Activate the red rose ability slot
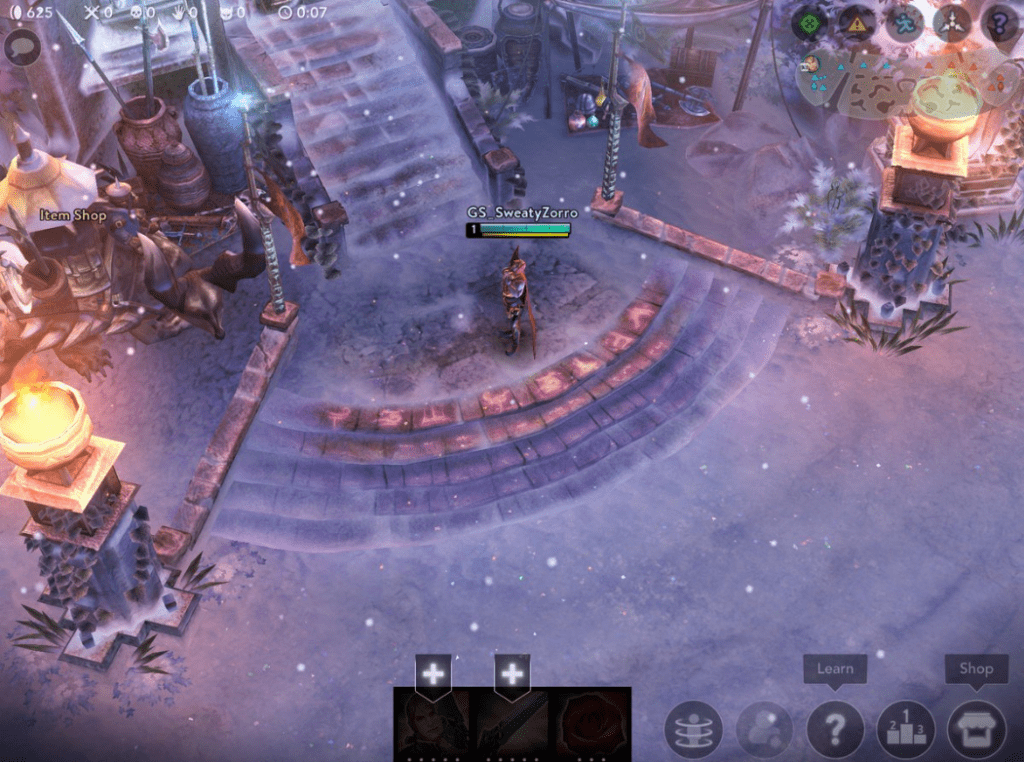The height and width of the screenshot is (762, 1024). (x=591, y=722)
